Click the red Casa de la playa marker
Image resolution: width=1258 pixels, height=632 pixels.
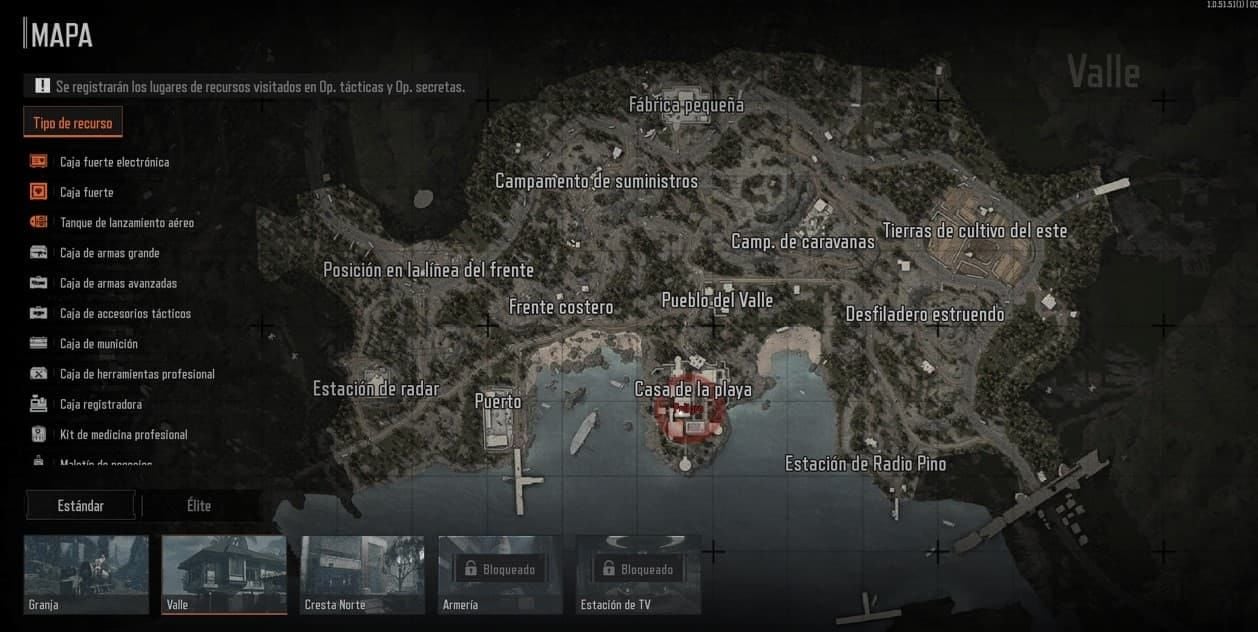[686, 416]
